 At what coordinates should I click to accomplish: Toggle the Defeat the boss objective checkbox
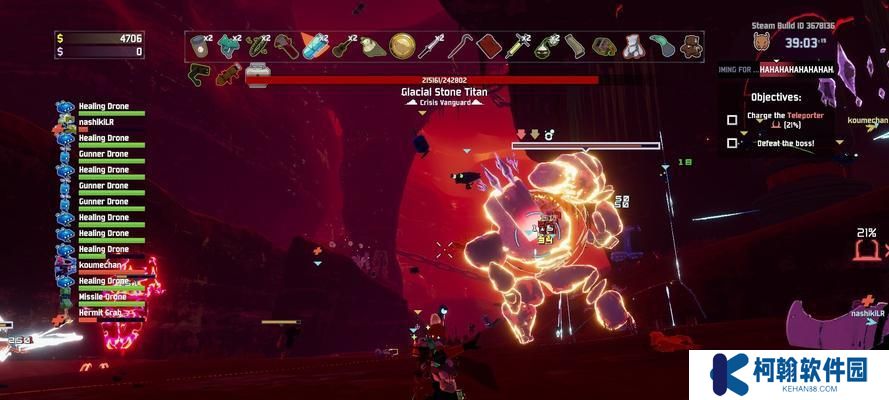pos(732,143)
